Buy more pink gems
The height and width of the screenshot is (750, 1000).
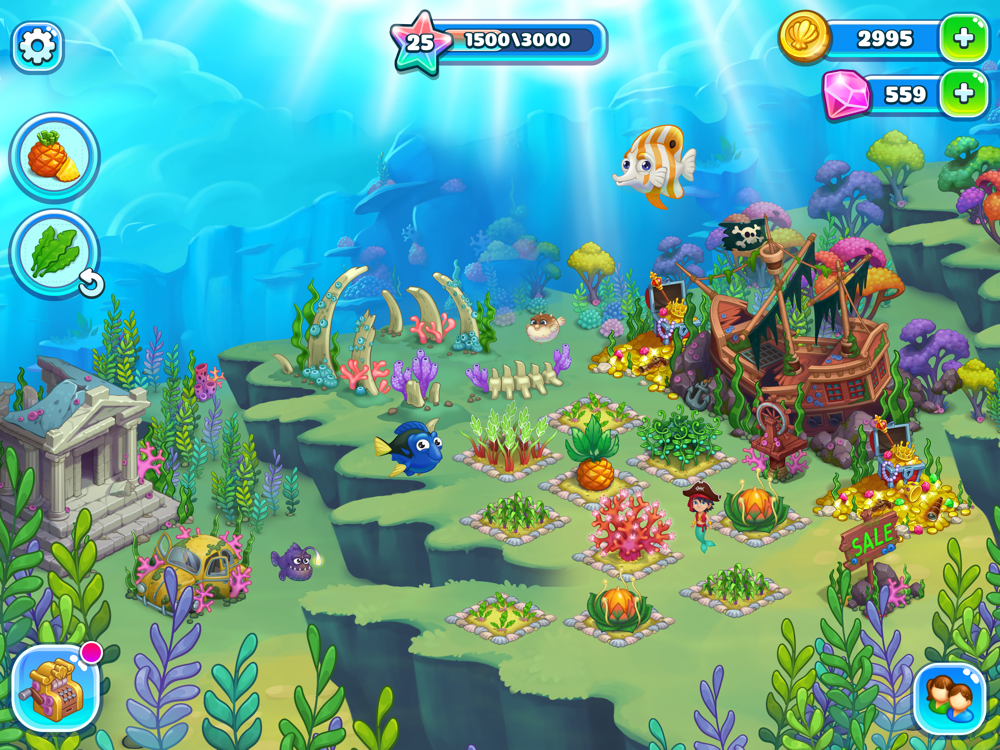pos(963,94)
